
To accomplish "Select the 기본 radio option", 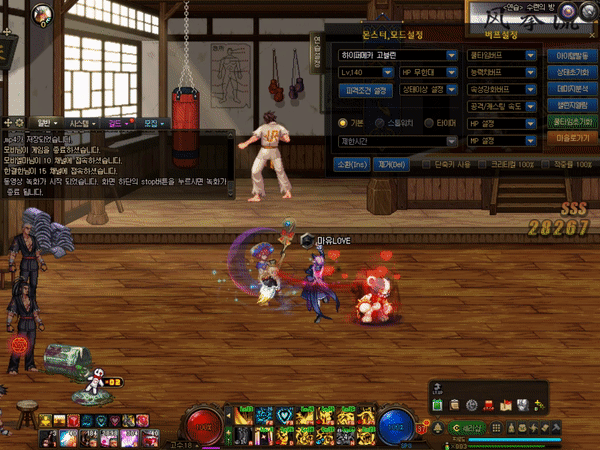I will pyautogui.click(x=344, y=122).
